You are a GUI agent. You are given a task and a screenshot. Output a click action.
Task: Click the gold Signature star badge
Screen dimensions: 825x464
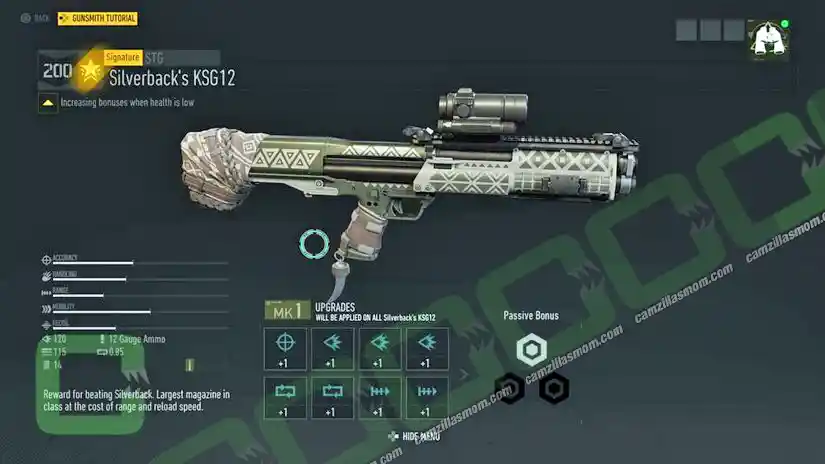(90, 70)
